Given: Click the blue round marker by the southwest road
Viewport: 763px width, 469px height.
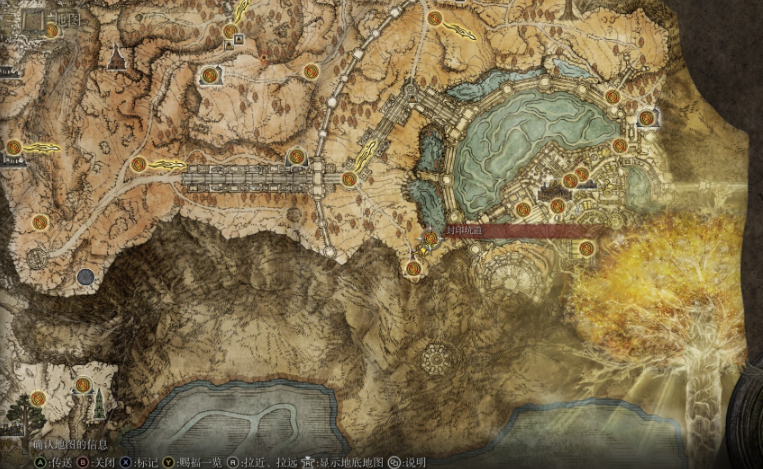Looking at the screenshot, I should (x=86, y=275).
